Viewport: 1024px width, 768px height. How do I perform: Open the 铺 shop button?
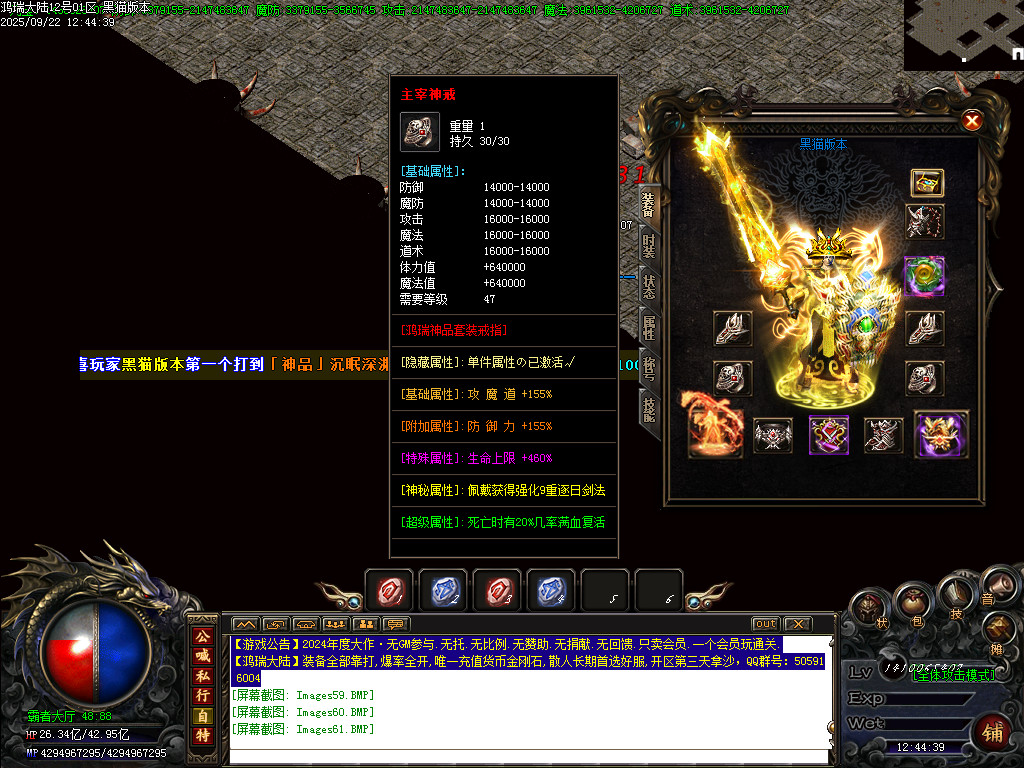(x=994, y=730)
